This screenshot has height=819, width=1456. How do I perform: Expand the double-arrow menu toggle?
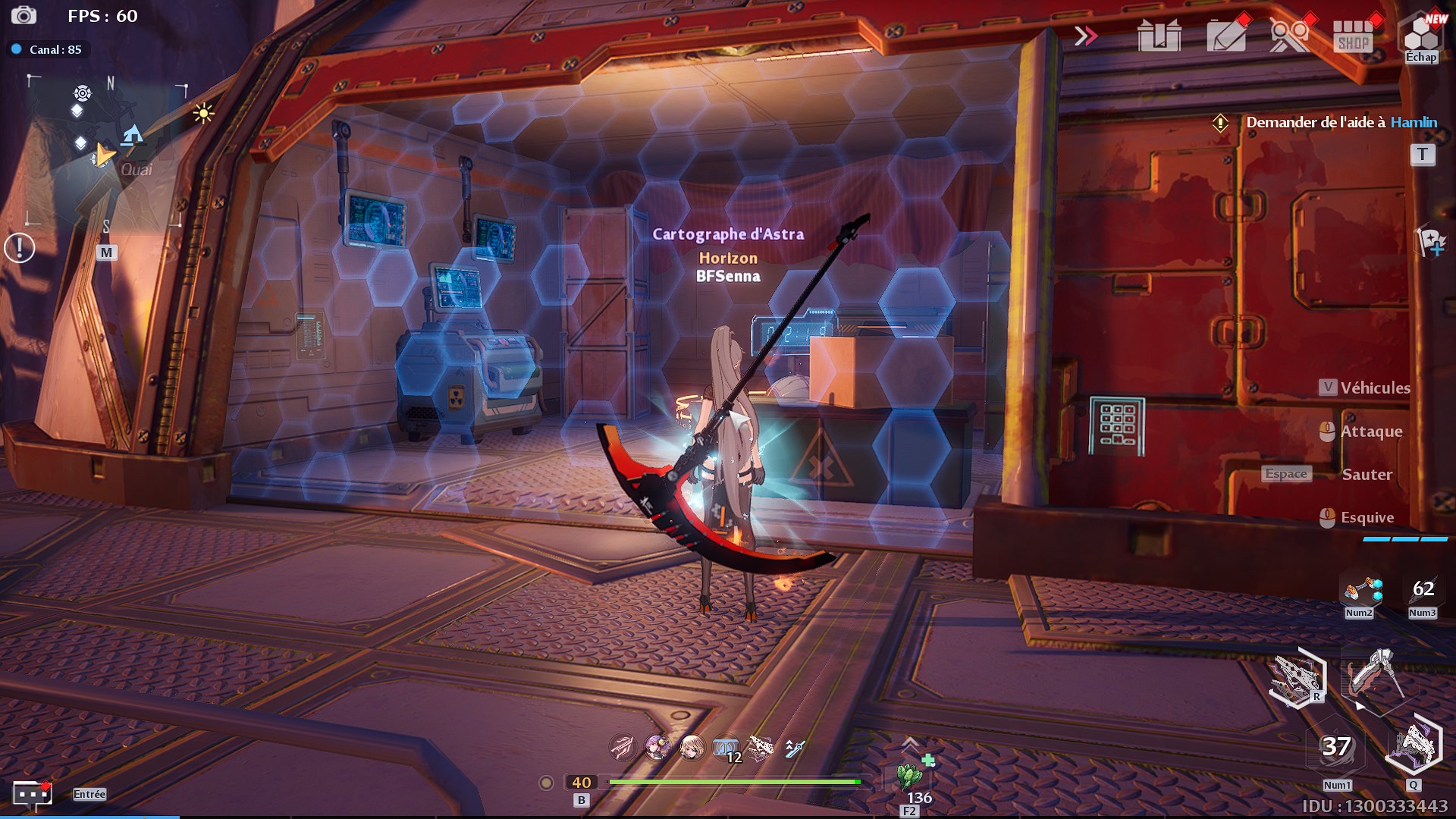pyautogui.click(x=1085, y=36)
